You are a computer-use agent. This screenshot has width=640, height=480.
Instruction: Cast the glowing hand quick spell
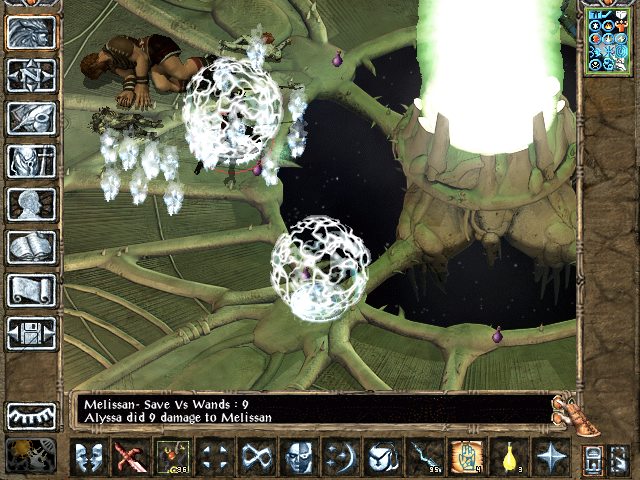tap(464, 458)
